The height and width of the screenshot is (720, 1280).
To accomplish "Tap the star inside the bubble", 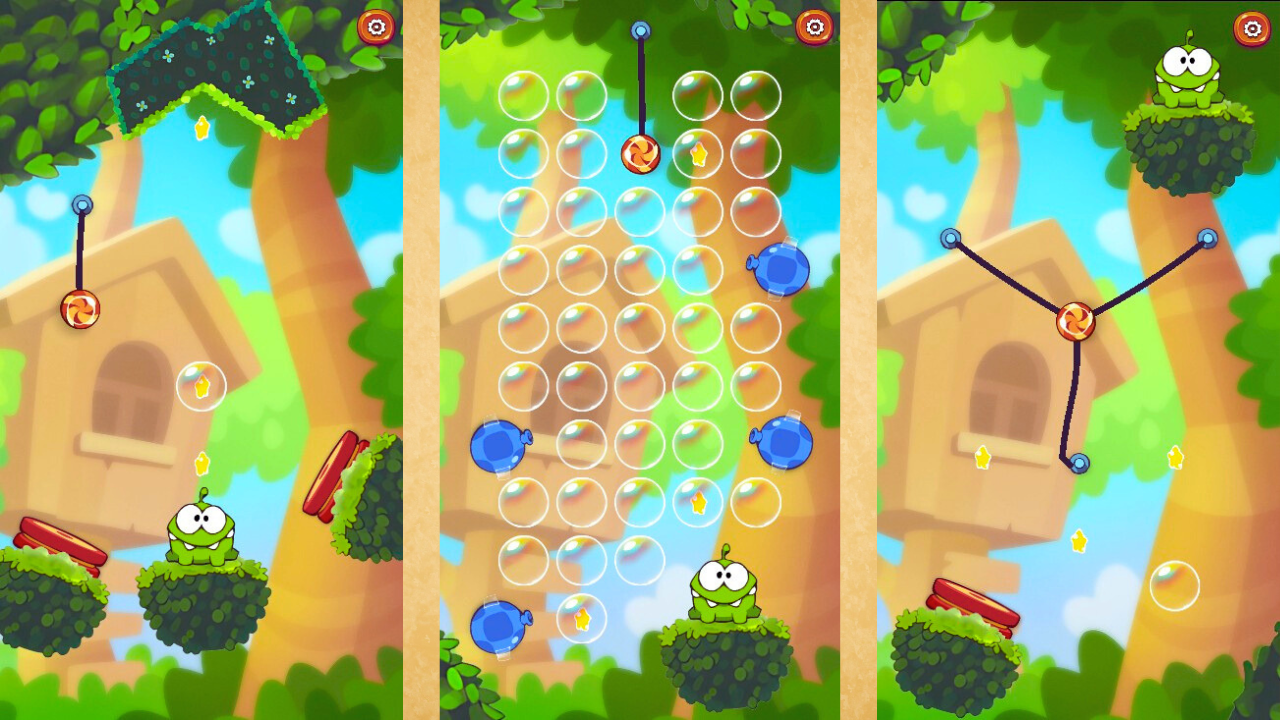I will click(x=201, y=385).
